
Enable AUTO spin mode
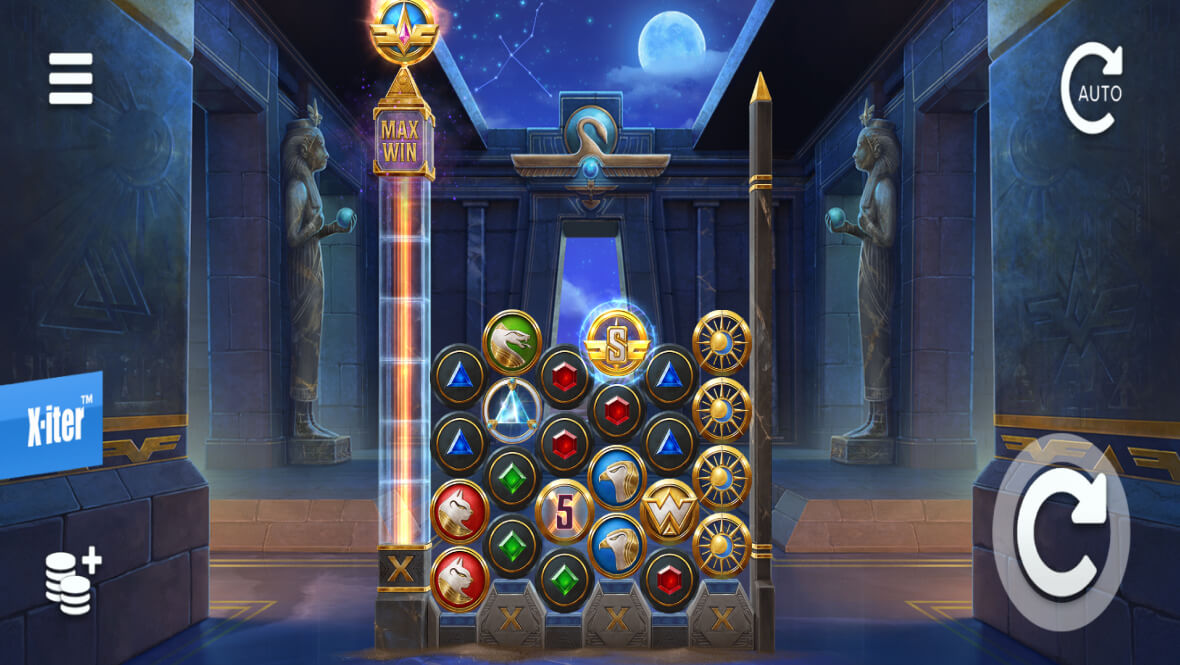tap(1091, 89)
